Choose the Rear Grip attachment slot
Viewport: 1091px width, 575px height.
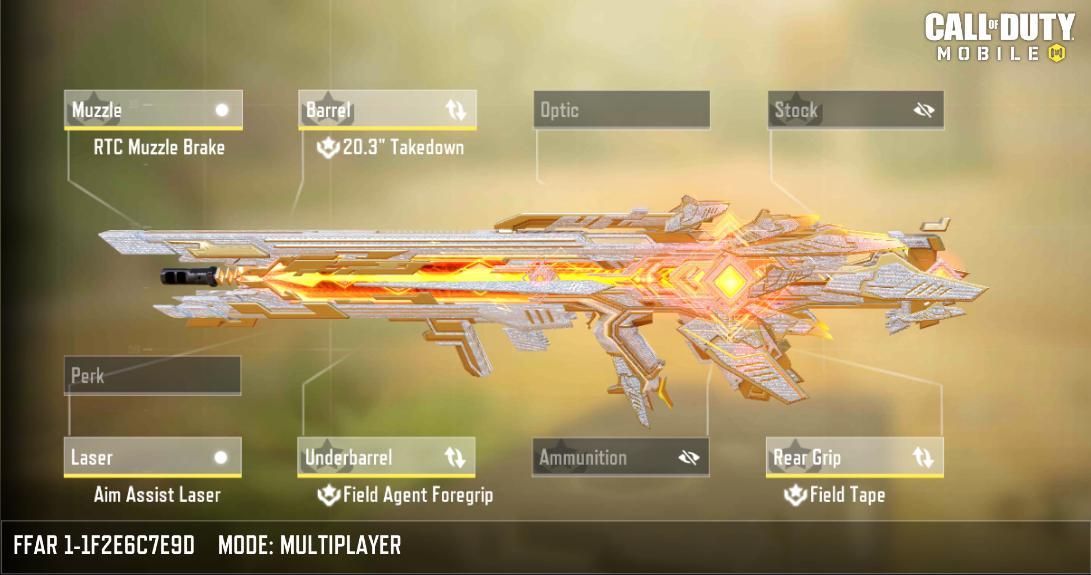click(x=838, y=458)
